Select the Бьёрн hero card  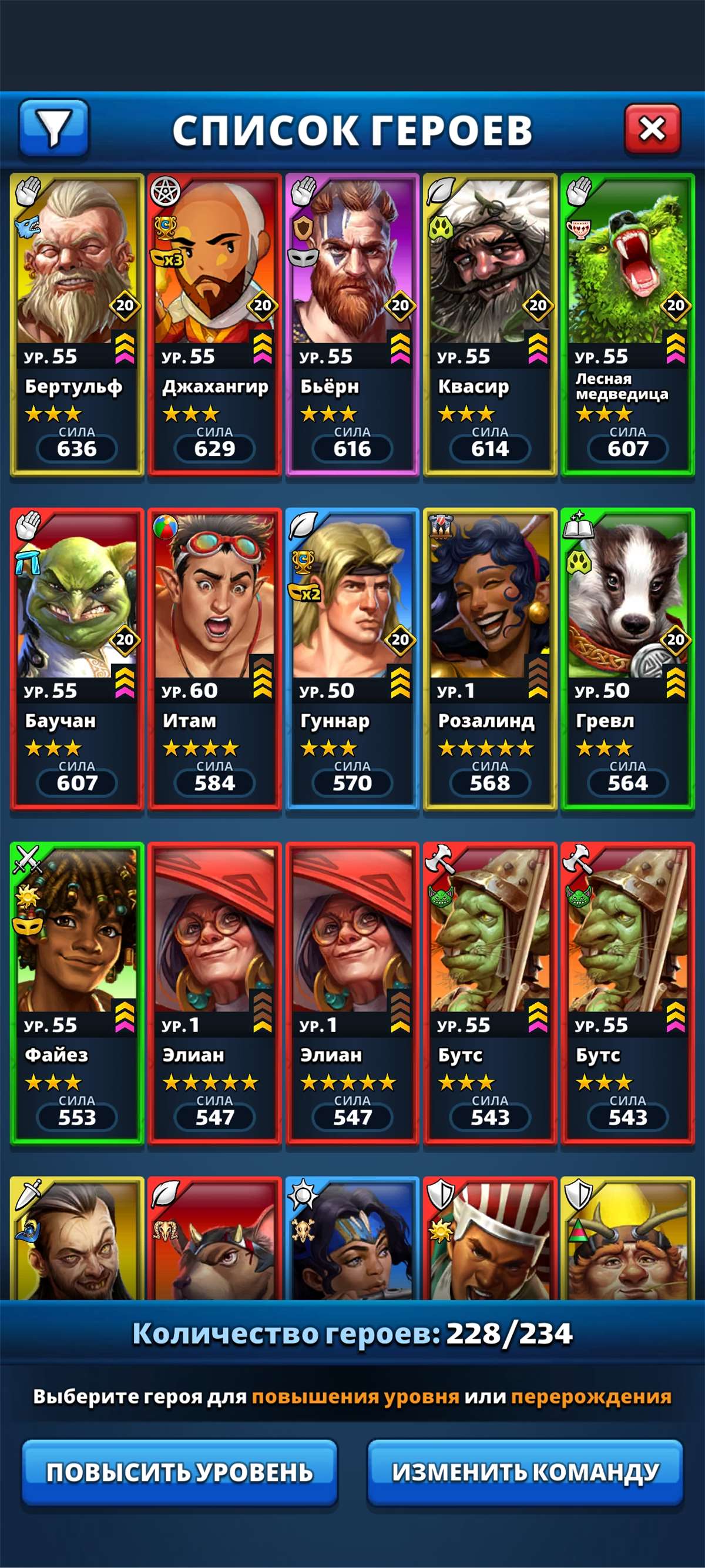pyautogui.click(x=352, y=324)
